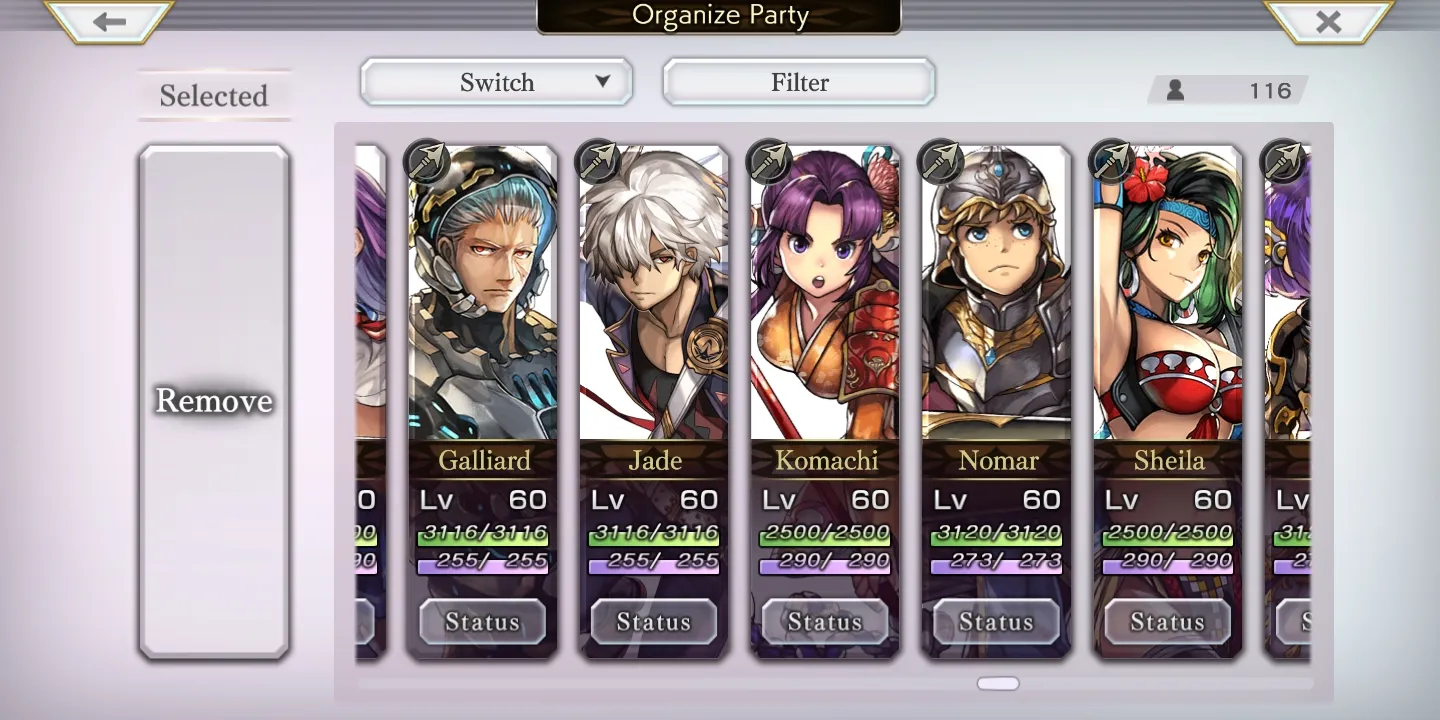This screenshot has width=1440, height=720.
Task: Check Nomar's Status
Action: point(996,622)
